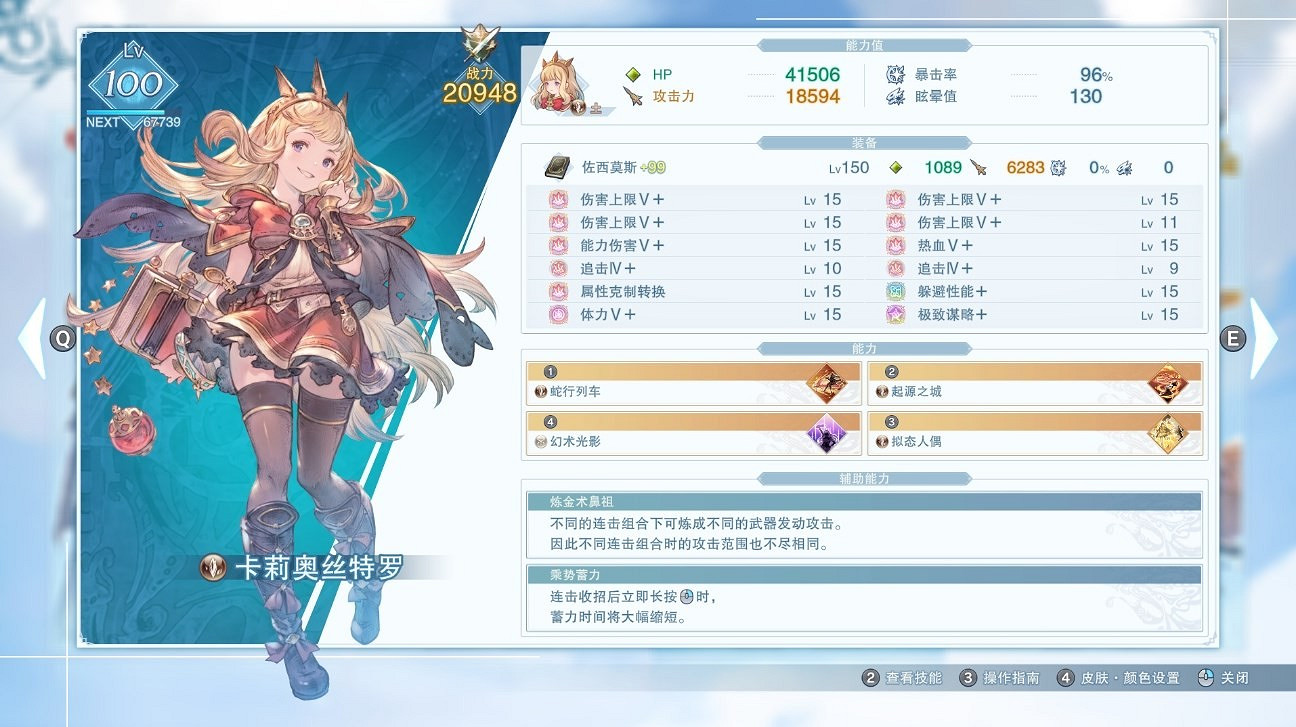Expand the 辅助能力 section header

tap(866, 478)
